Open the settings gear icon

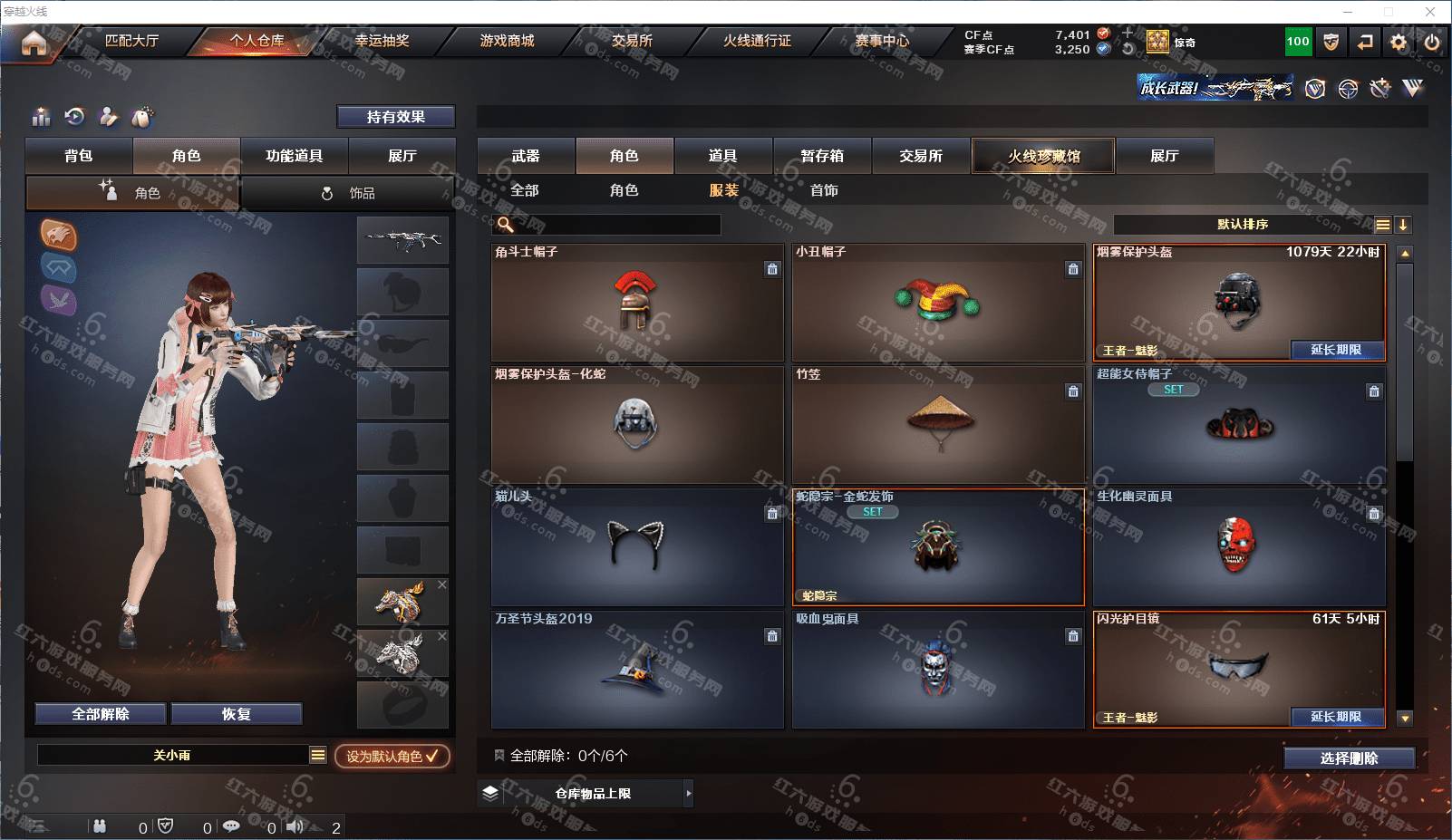point(1399,42)
